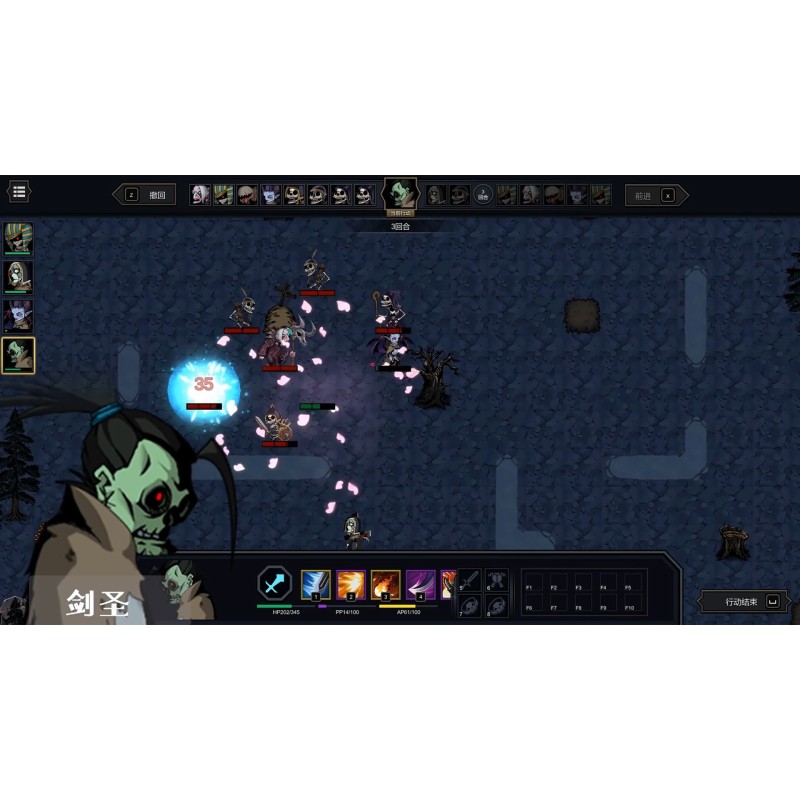Select the armor equipment slot 6

[497, 580]
